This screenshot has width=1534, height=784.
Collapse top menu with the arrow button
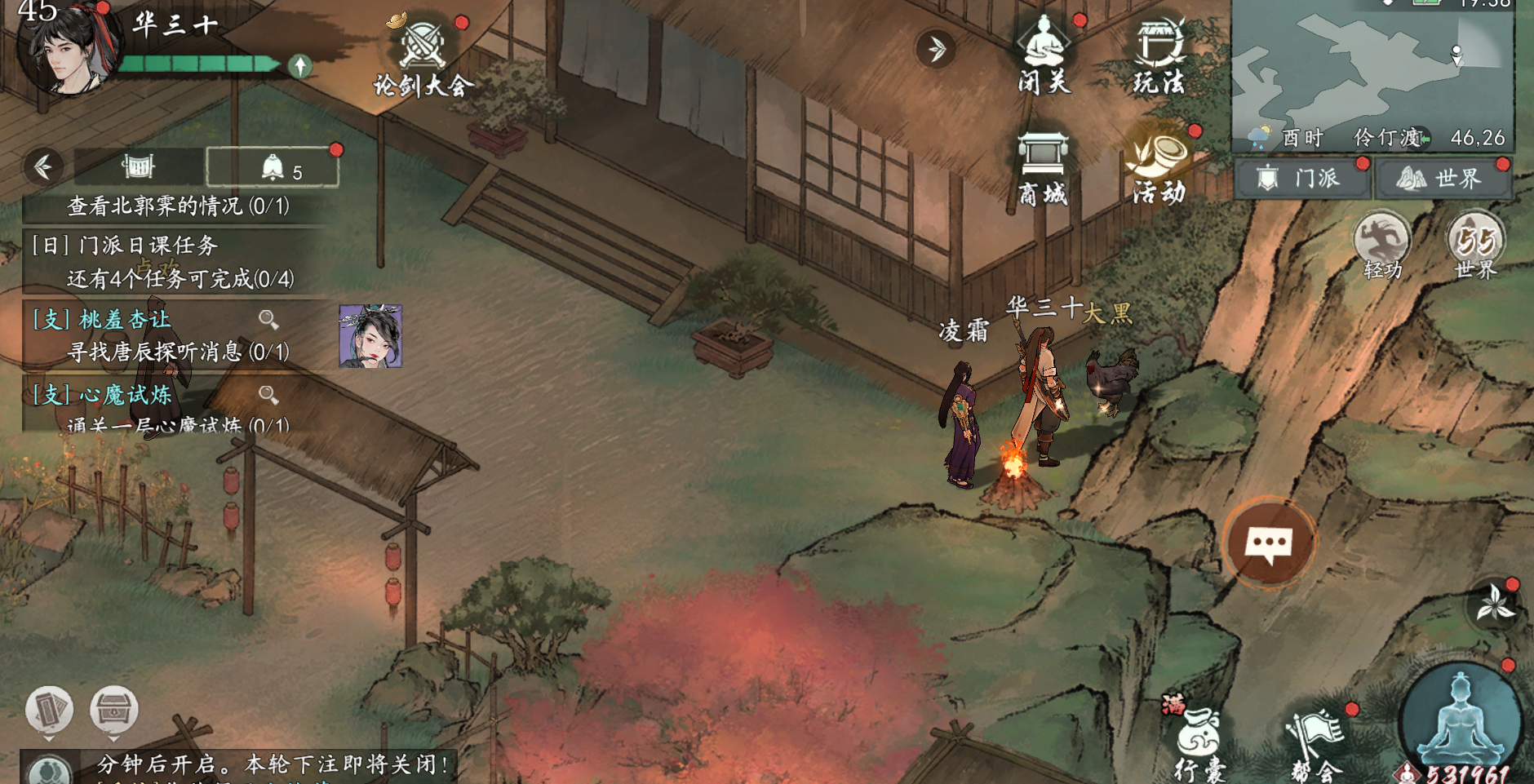coord(936,49)
